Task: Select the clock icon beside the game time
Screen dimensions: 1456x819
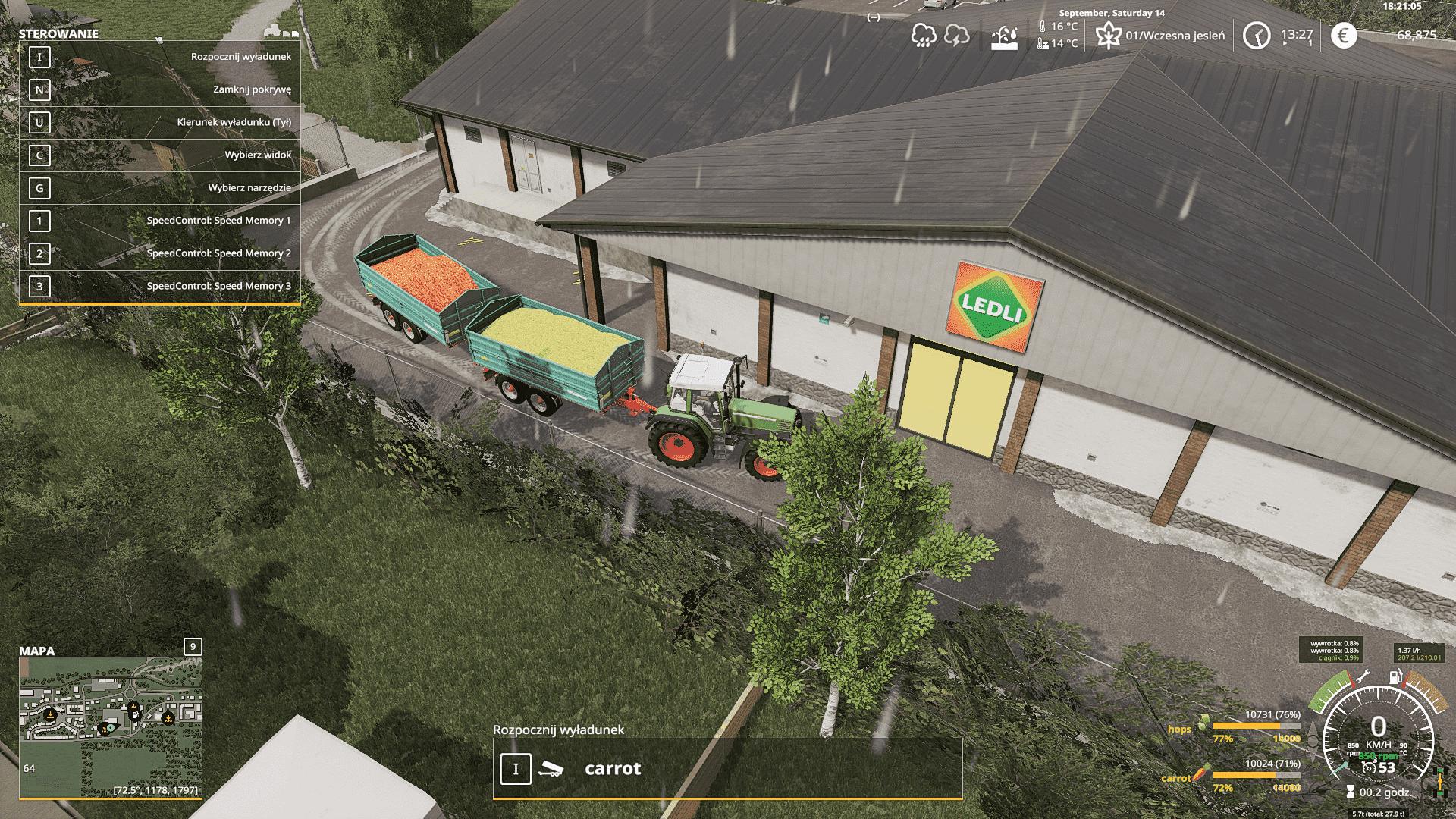Action: click(1257, 35)
